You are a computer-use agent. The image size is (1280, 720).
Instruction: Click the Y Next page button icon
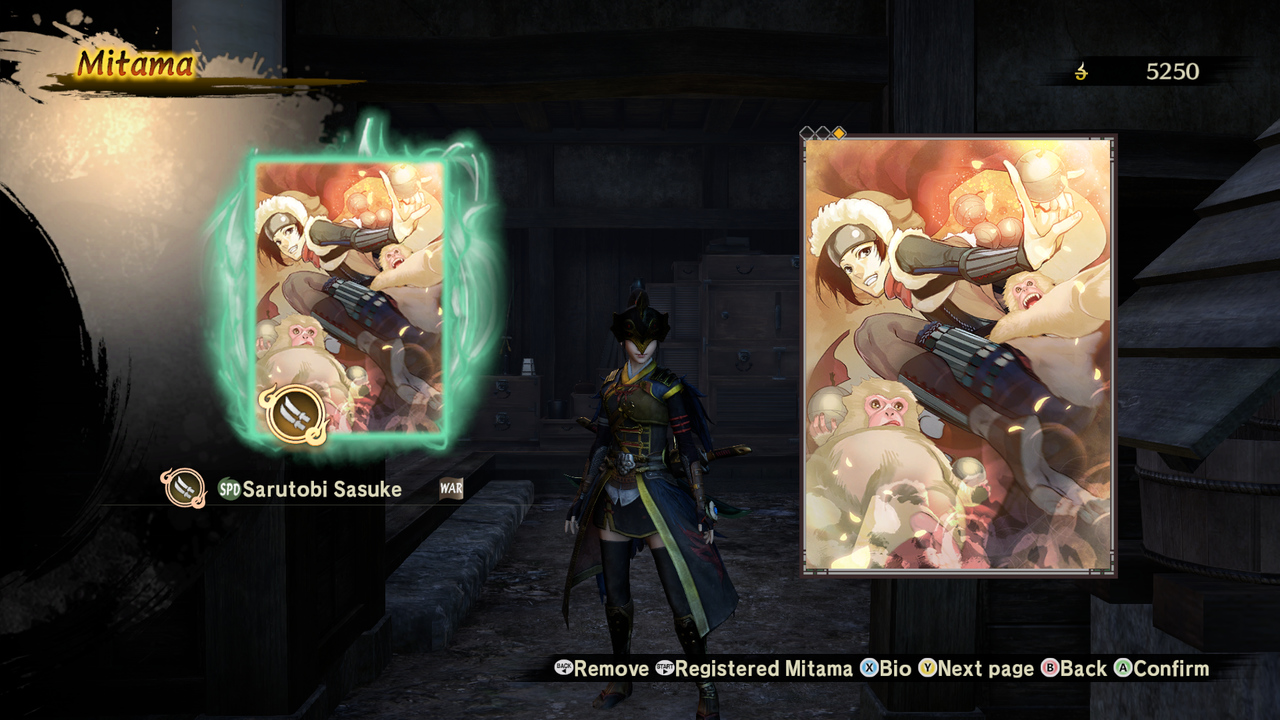click(929, 668)
